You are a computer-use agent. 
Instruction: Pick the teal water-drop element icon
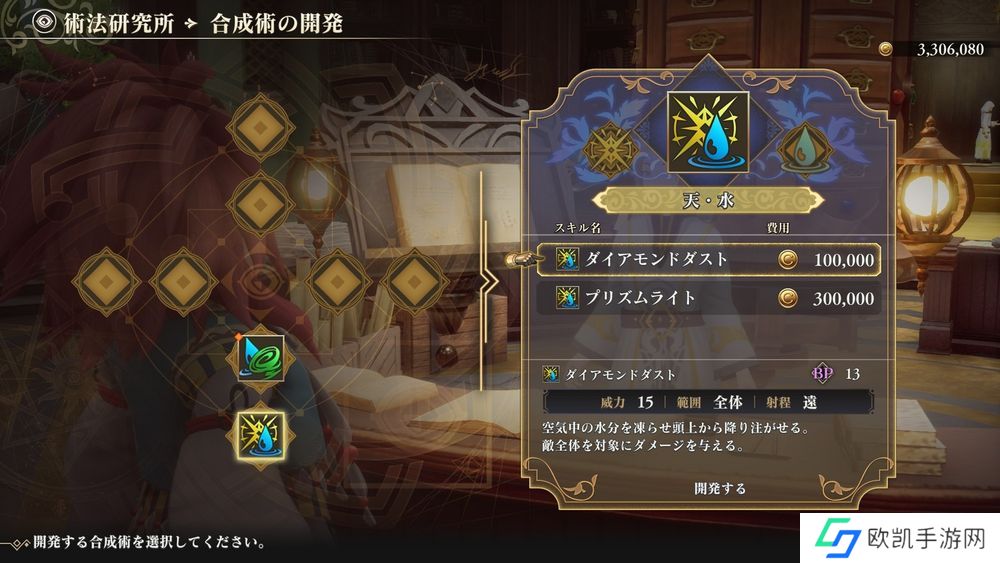[804, 148]
